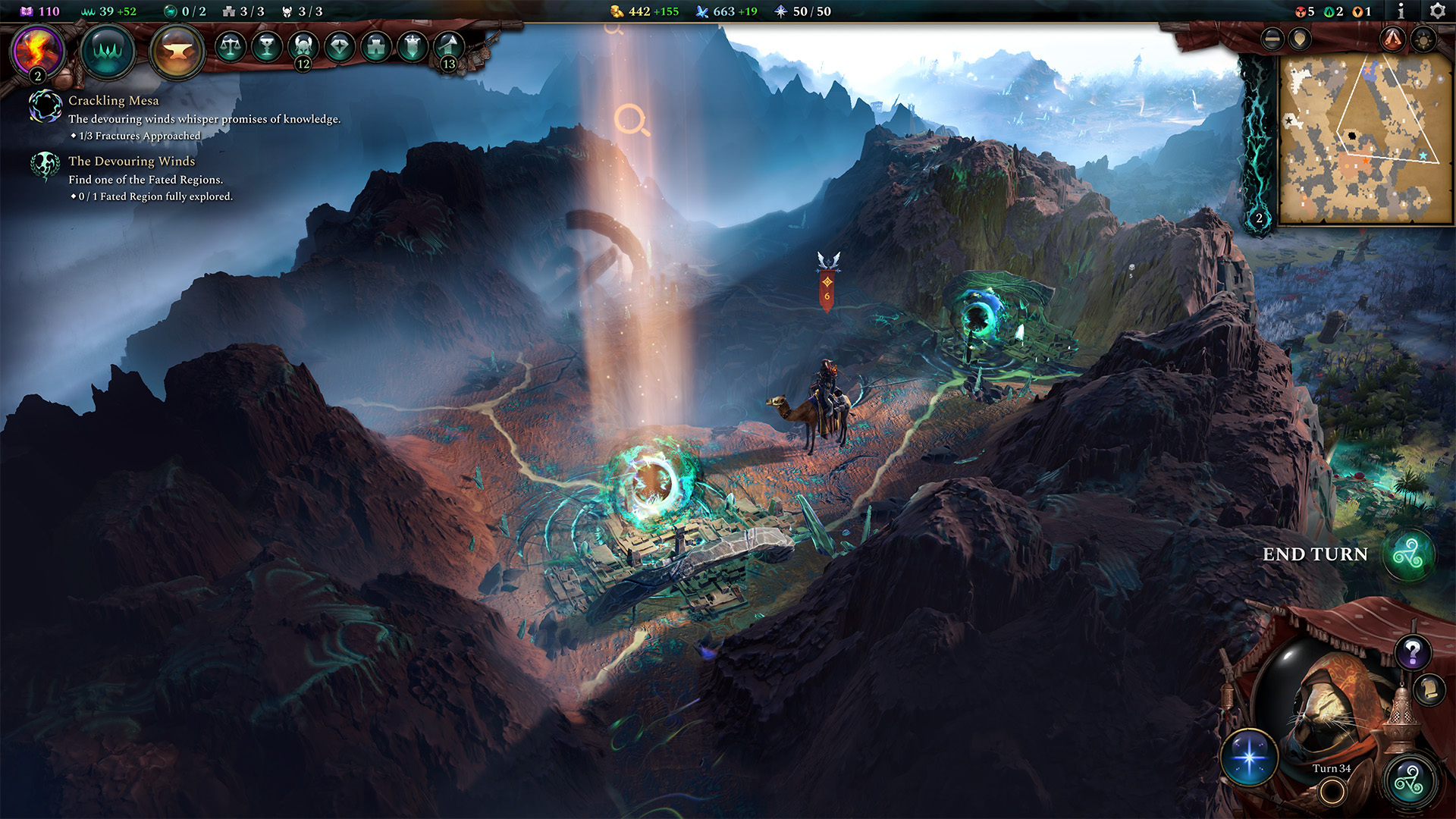Expand the Crackling Mesa quest entry
Viewport: 1456px width, 819px height.
point(114,100)
